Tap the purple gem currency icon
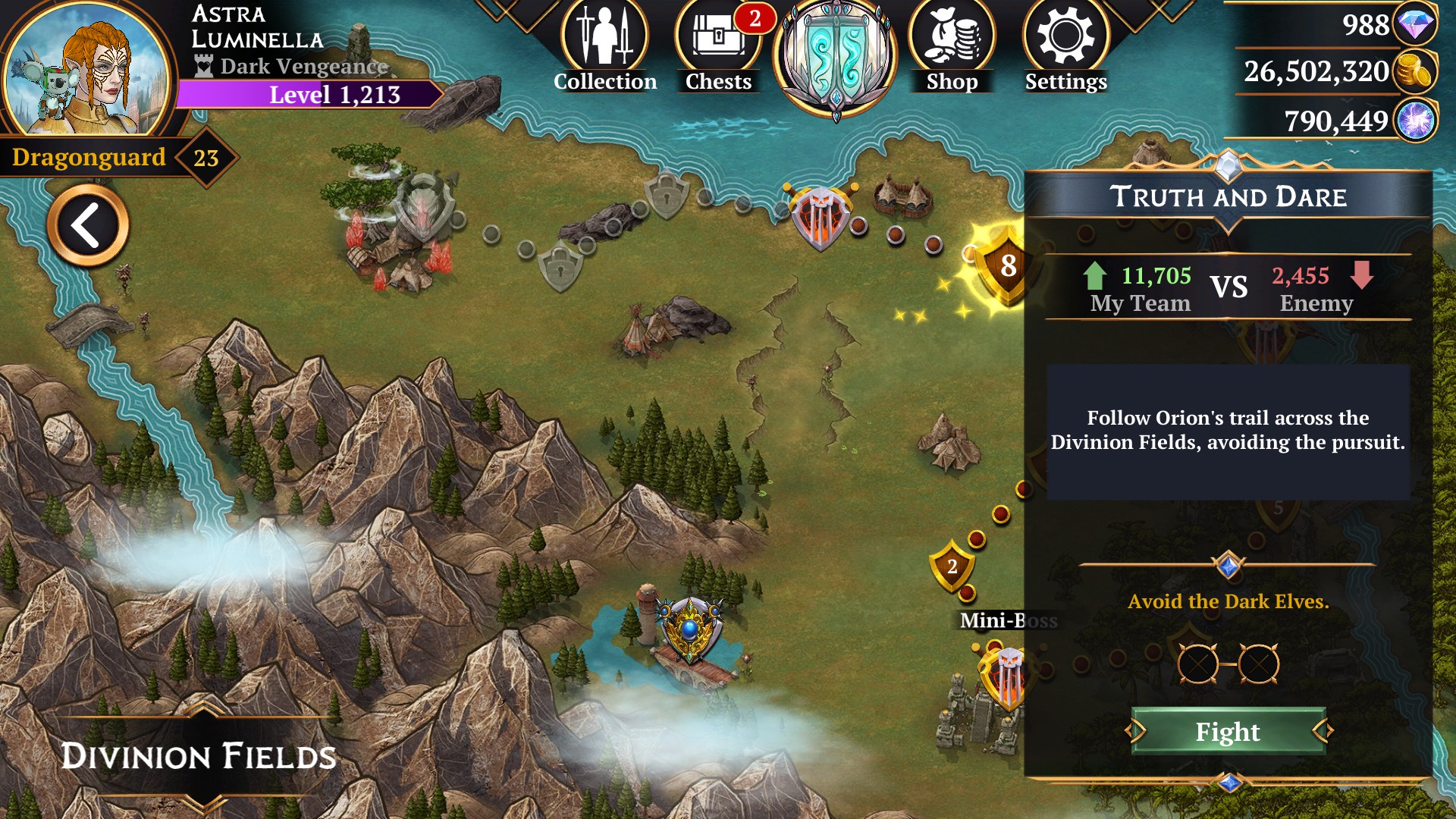This screenshot has width=1456, height=819. [x=1415, y=25]
